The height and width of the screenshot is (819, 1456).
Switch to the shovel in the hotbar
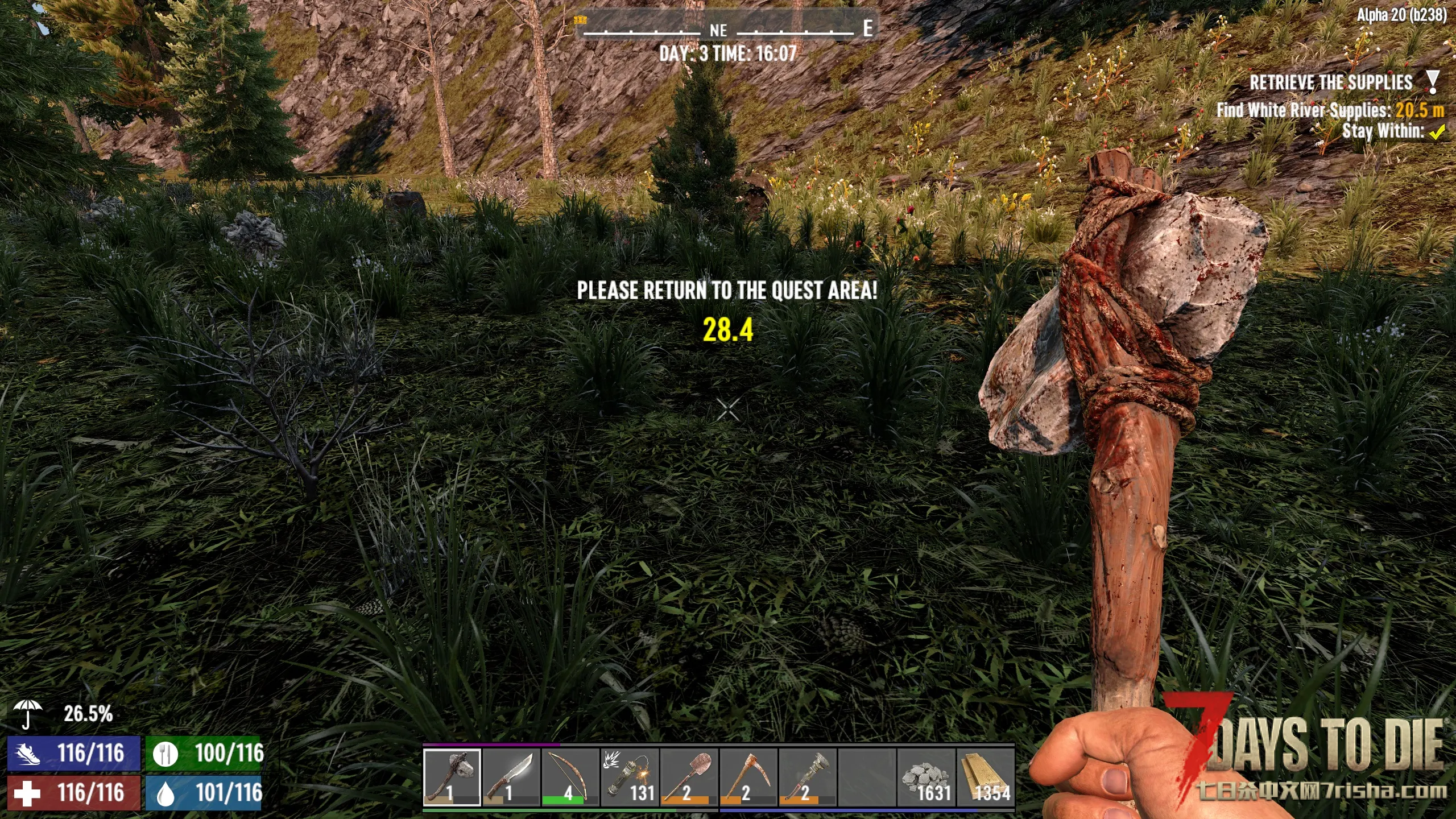pyautogui.click(x=689, y=777)
